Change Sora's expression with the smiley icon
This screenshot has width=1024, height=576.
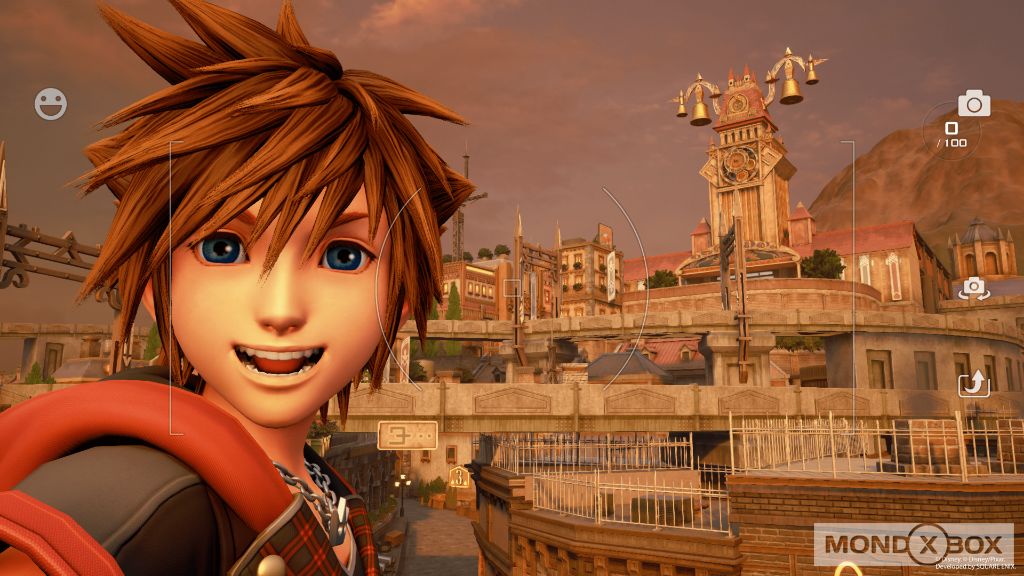[x=51, y=104]
